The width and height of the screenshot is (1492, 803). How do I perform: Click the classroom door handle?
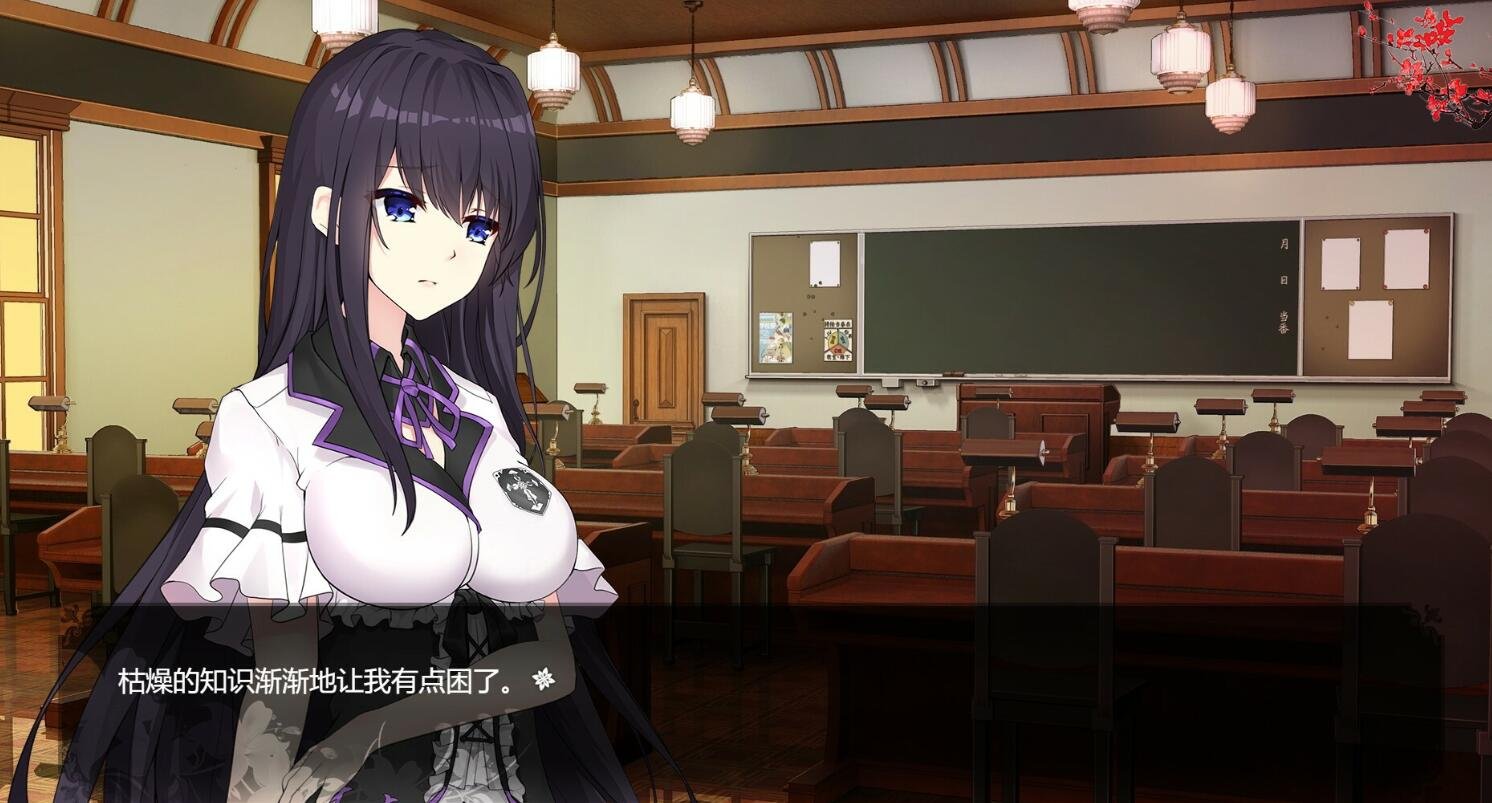coord(636,402)
